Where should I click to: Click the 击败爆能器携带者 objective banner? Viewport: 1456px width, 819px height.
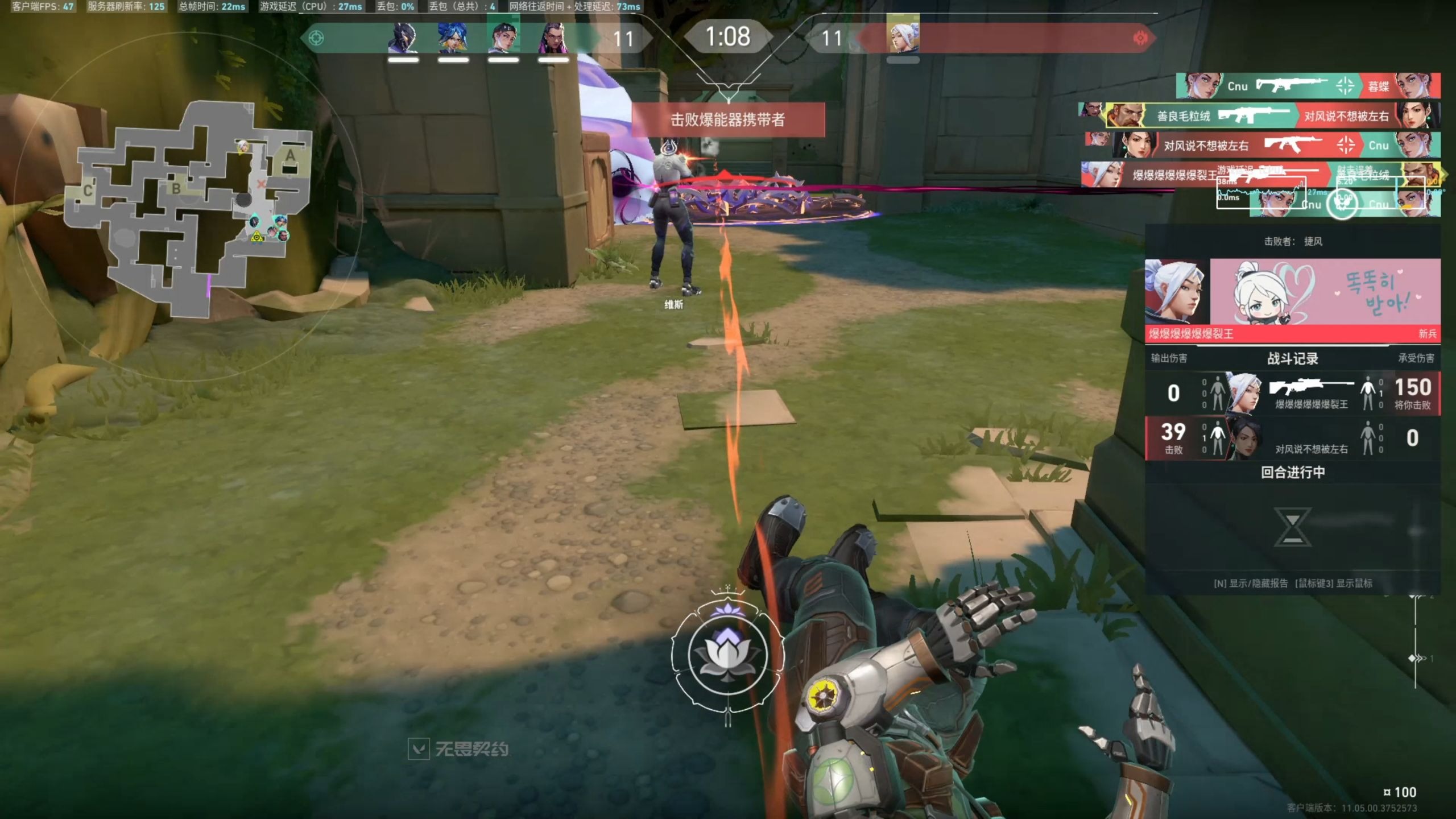(x=728, y=119)
